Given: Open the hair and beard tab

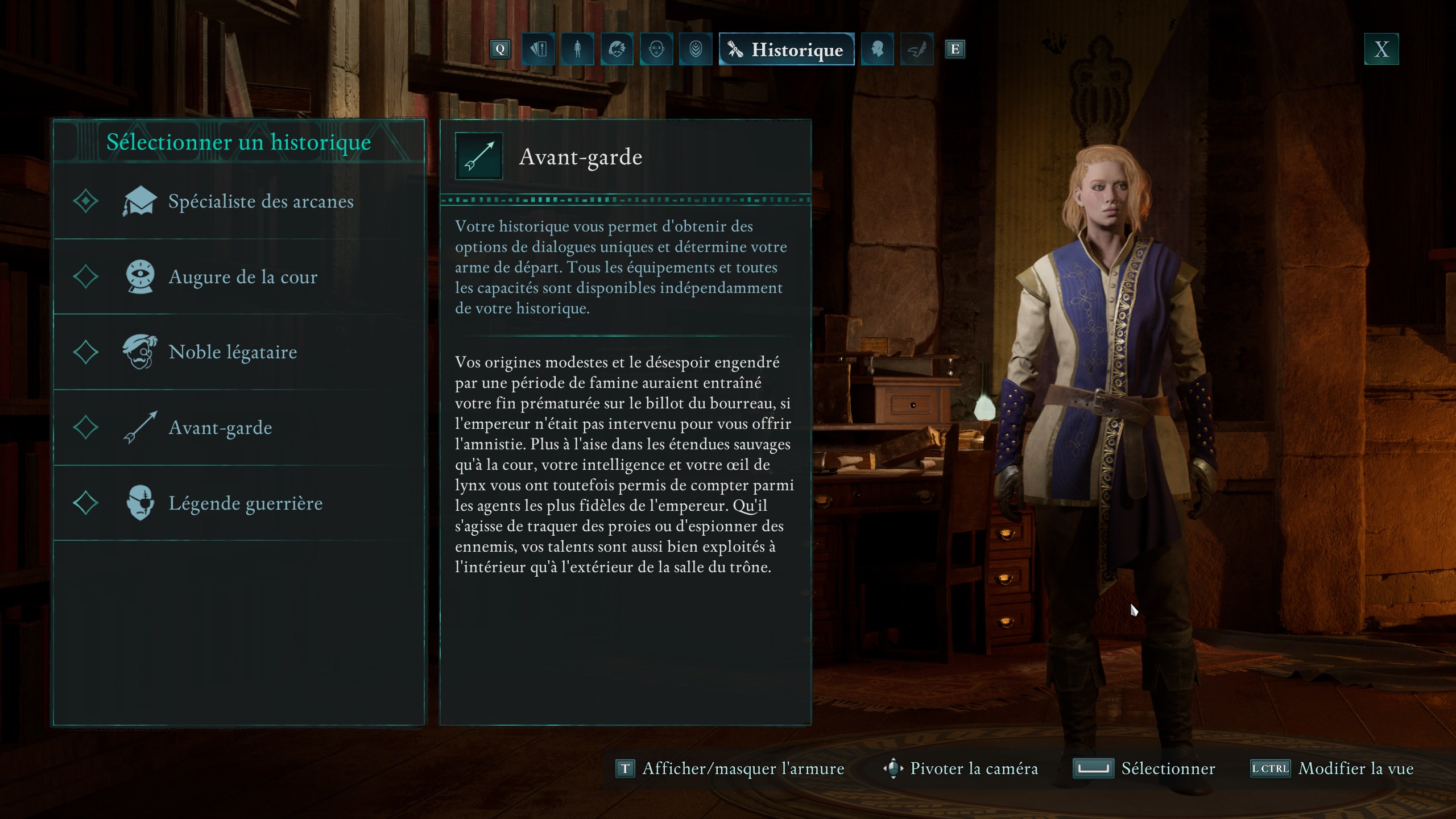Looking at the screenshot, I should click(x=617, y=49).
